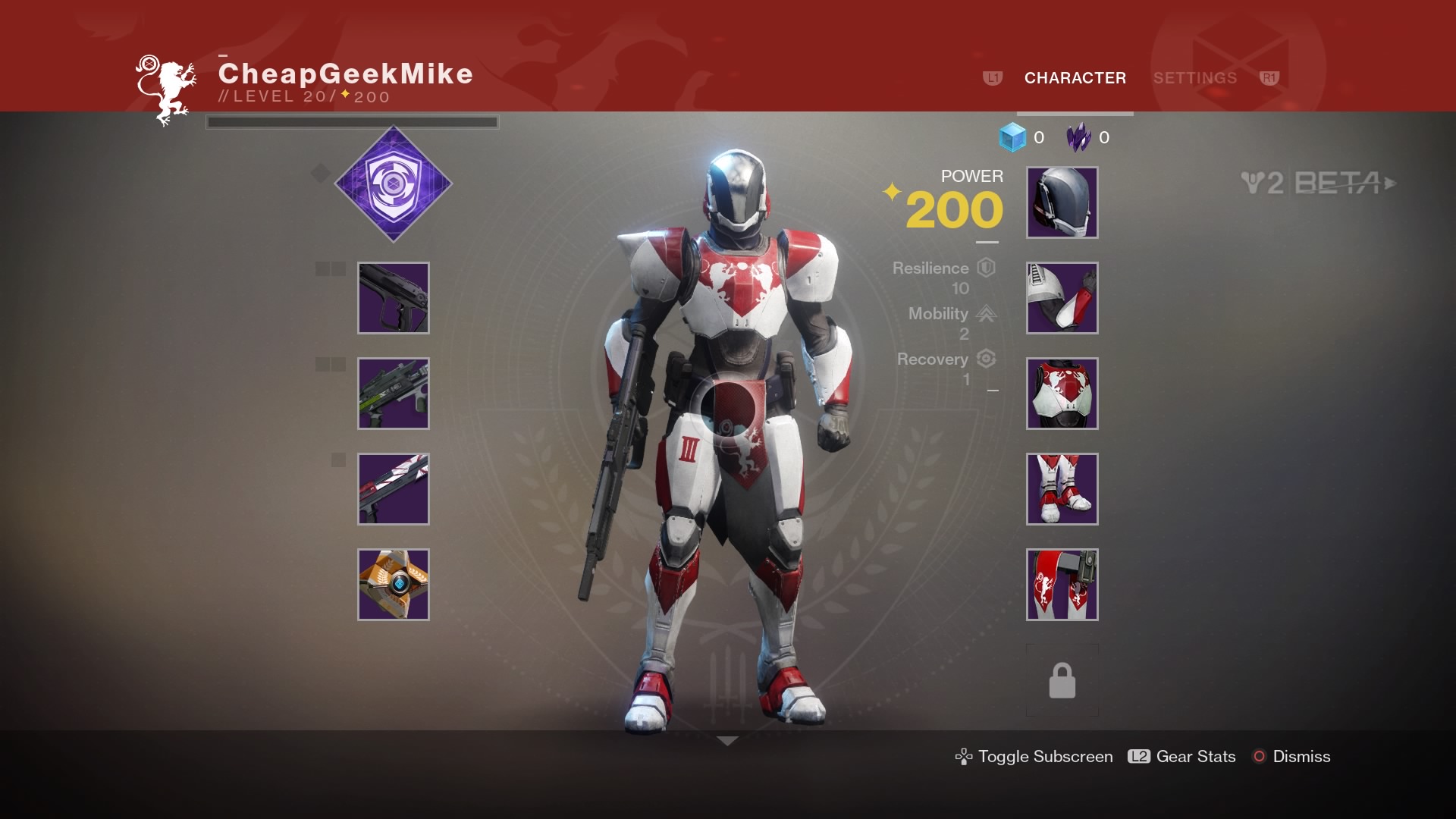This screenshot has height=819, width=1456.
Task: Choose the green energy rifle slot
Action: click(394, 394)
